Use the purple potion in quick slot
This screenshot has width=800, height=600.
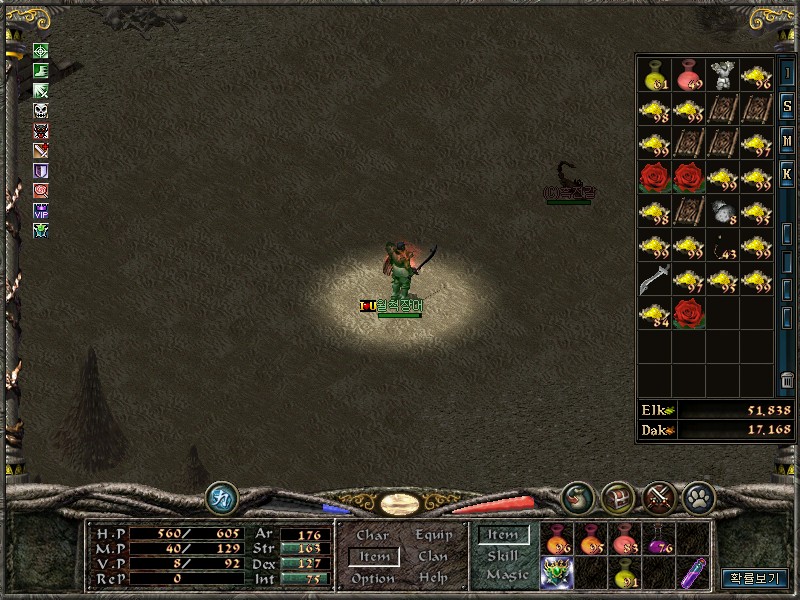[657, 541]
